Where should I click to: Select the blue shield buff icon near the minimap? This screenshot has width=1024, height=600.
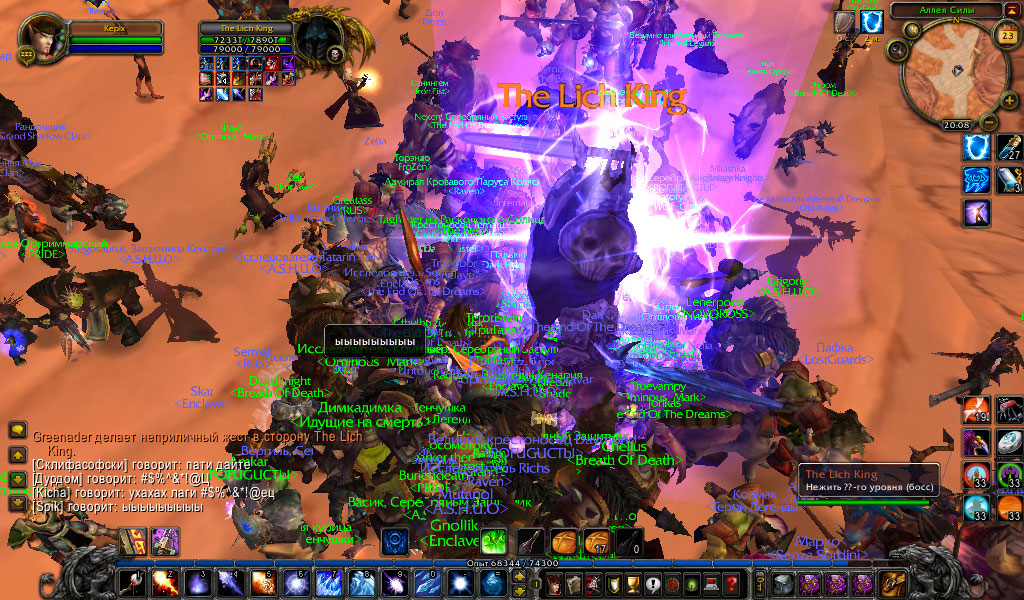[872, 21]
